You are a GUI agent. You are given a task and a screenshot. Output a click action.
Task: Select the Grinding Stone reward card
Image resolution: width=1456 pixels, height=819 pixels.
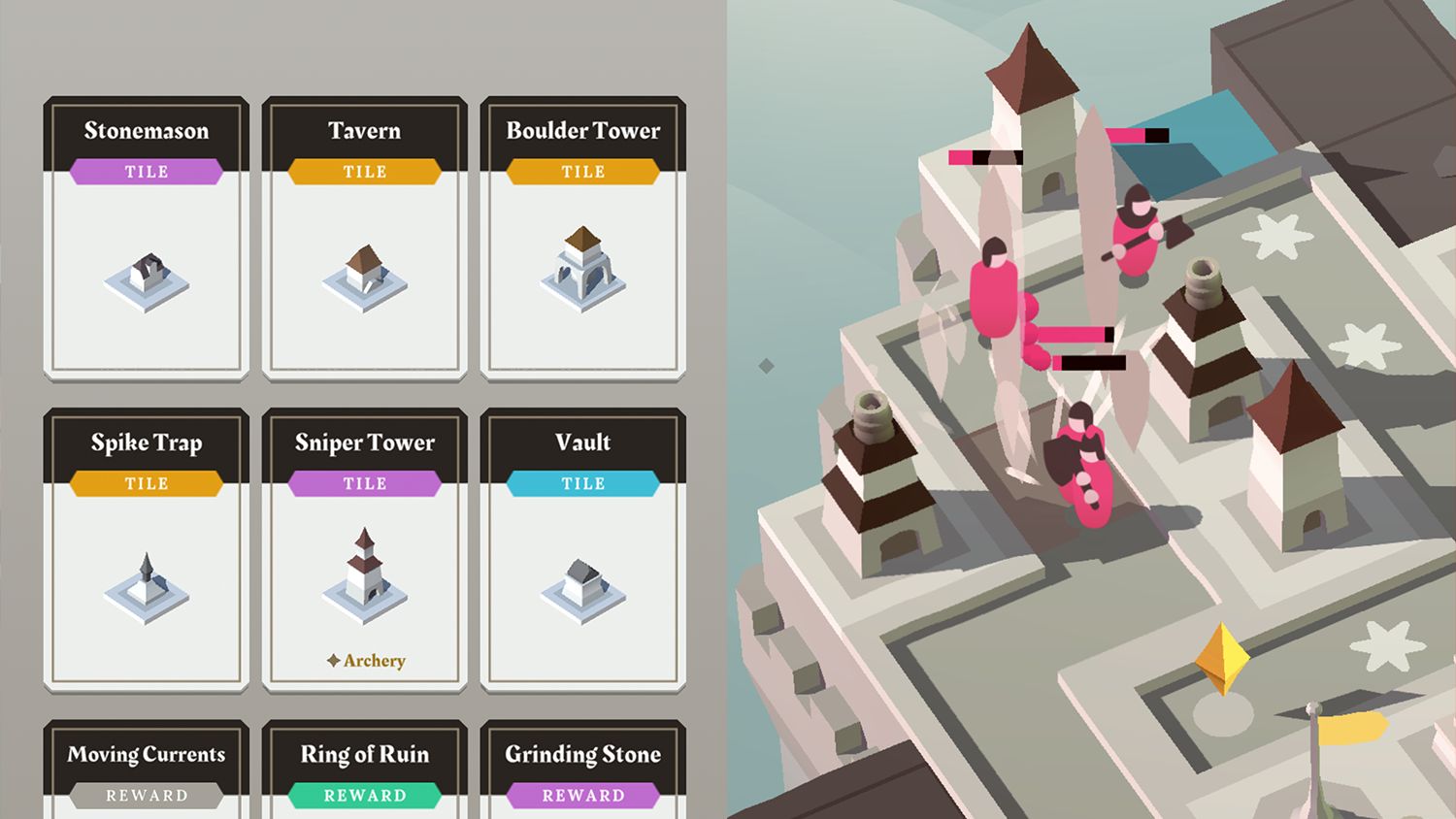[582, 771]
